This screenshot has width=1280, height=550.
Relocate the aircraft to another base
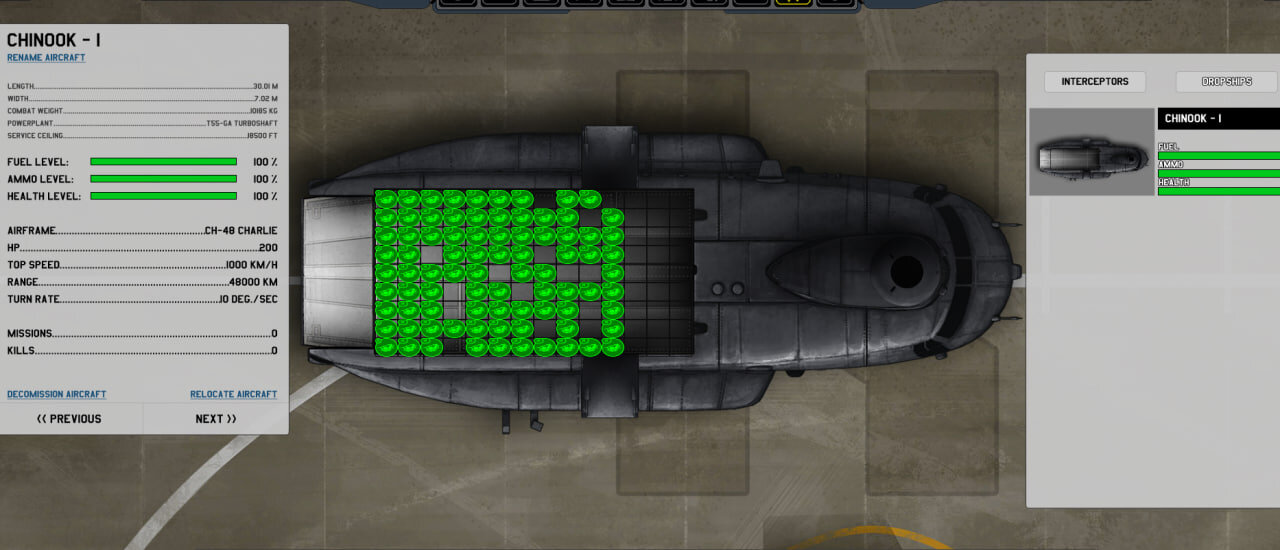tap(233, 394)
